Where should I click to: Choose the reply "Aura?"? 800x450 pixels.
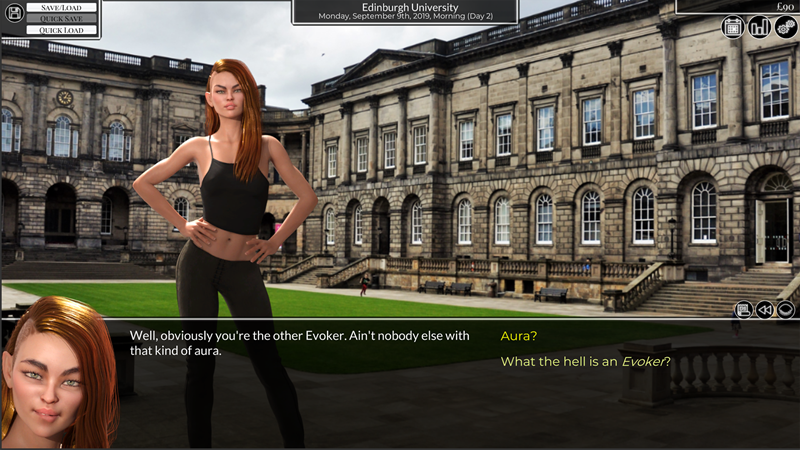coord(519,337)
